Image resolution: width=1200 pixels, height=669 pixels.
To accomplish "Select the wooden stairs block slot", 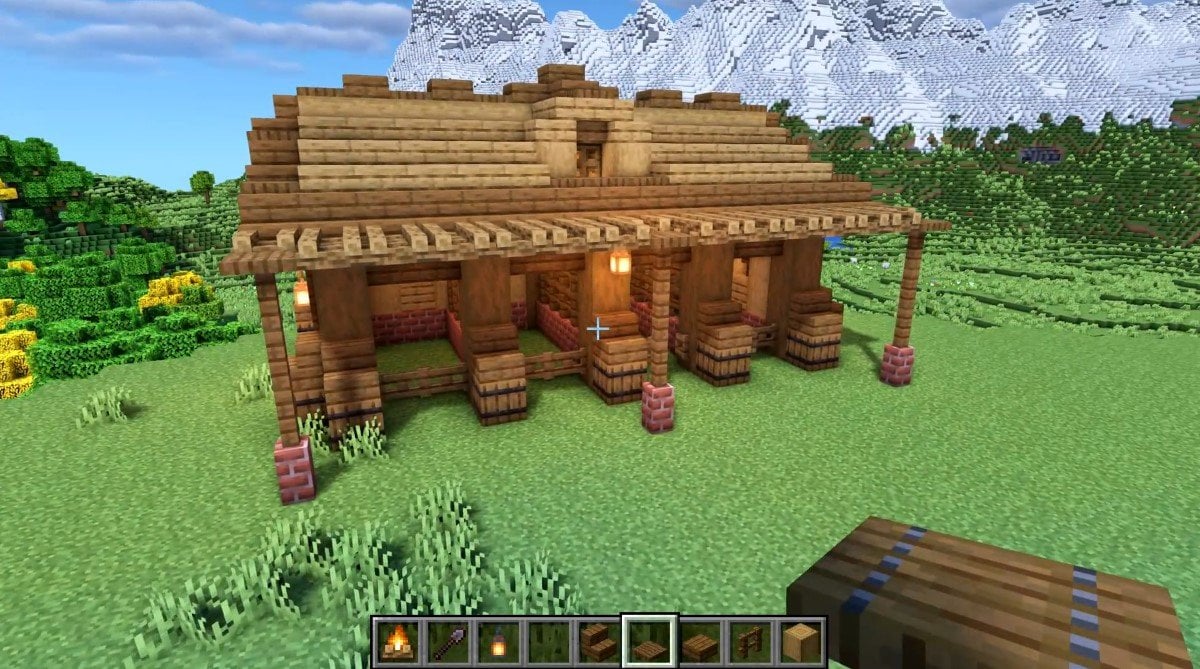I will tap(598, 642).
